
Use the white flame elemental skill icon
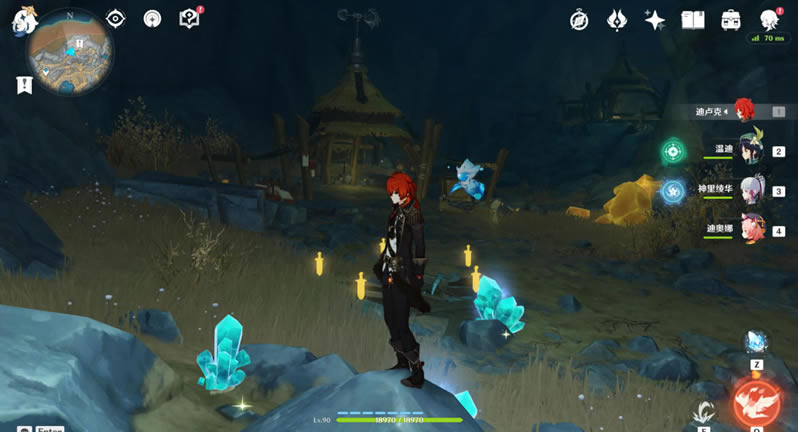pos(704,410)
